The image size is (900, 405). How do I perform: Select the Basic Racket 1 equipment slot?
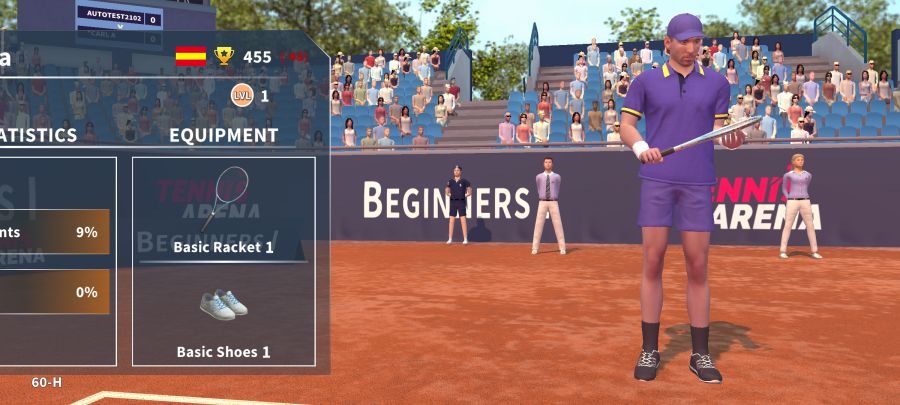click(x=224, y=209)
